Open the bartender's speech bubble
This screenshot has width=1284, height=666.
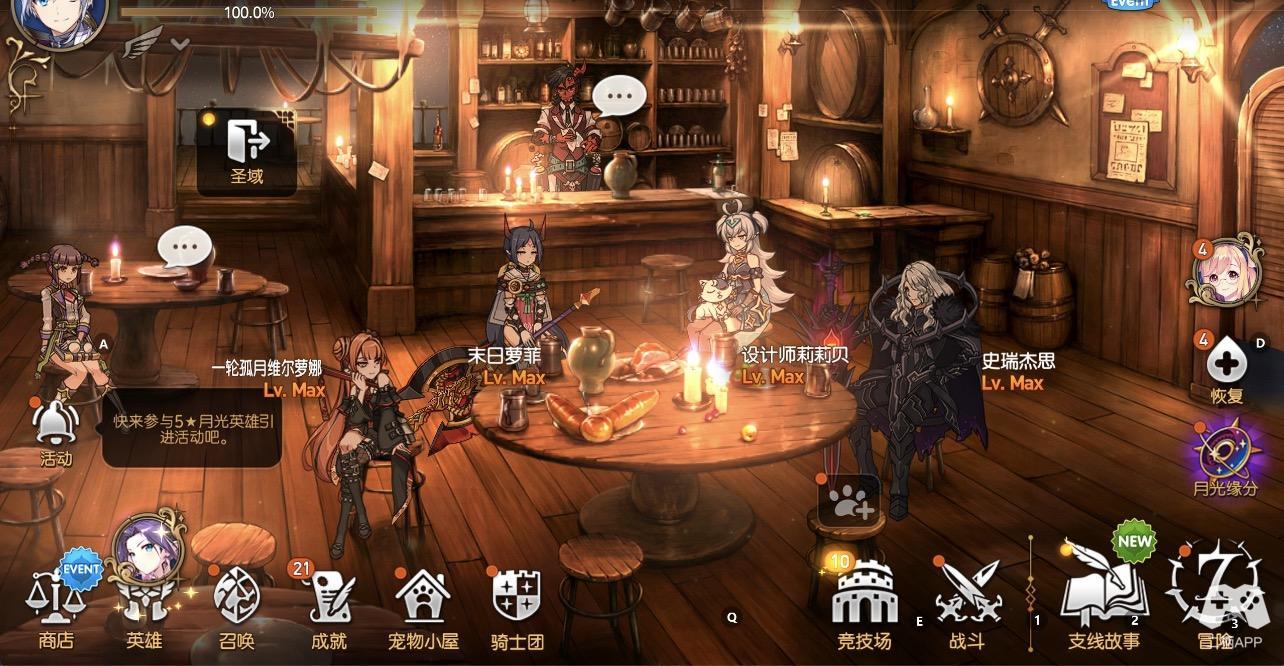point(621,98)
